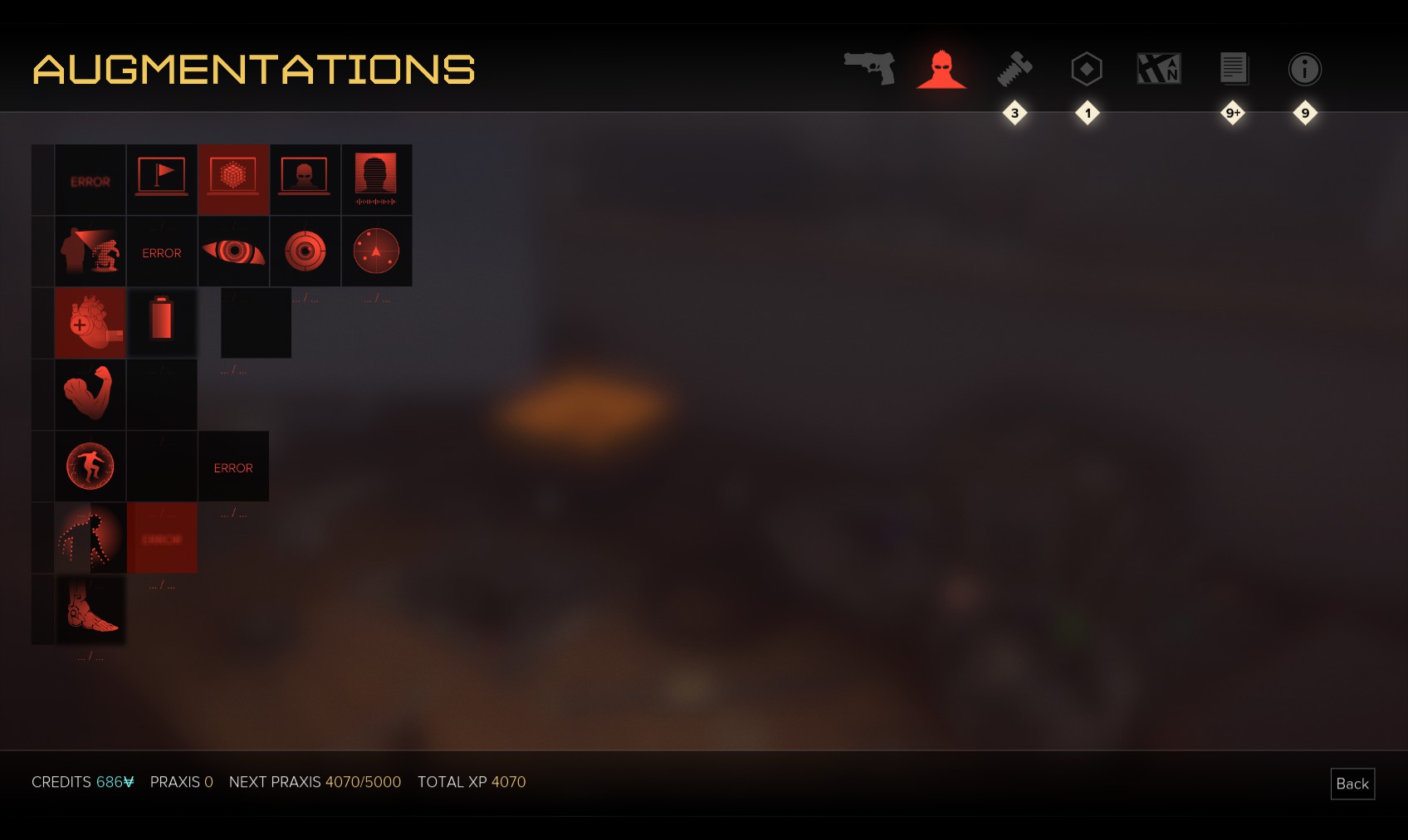The width and height of the screenshot is (1408, 840).
Task: Select the red eye augmentation
Action: click(x=233, y=251)
